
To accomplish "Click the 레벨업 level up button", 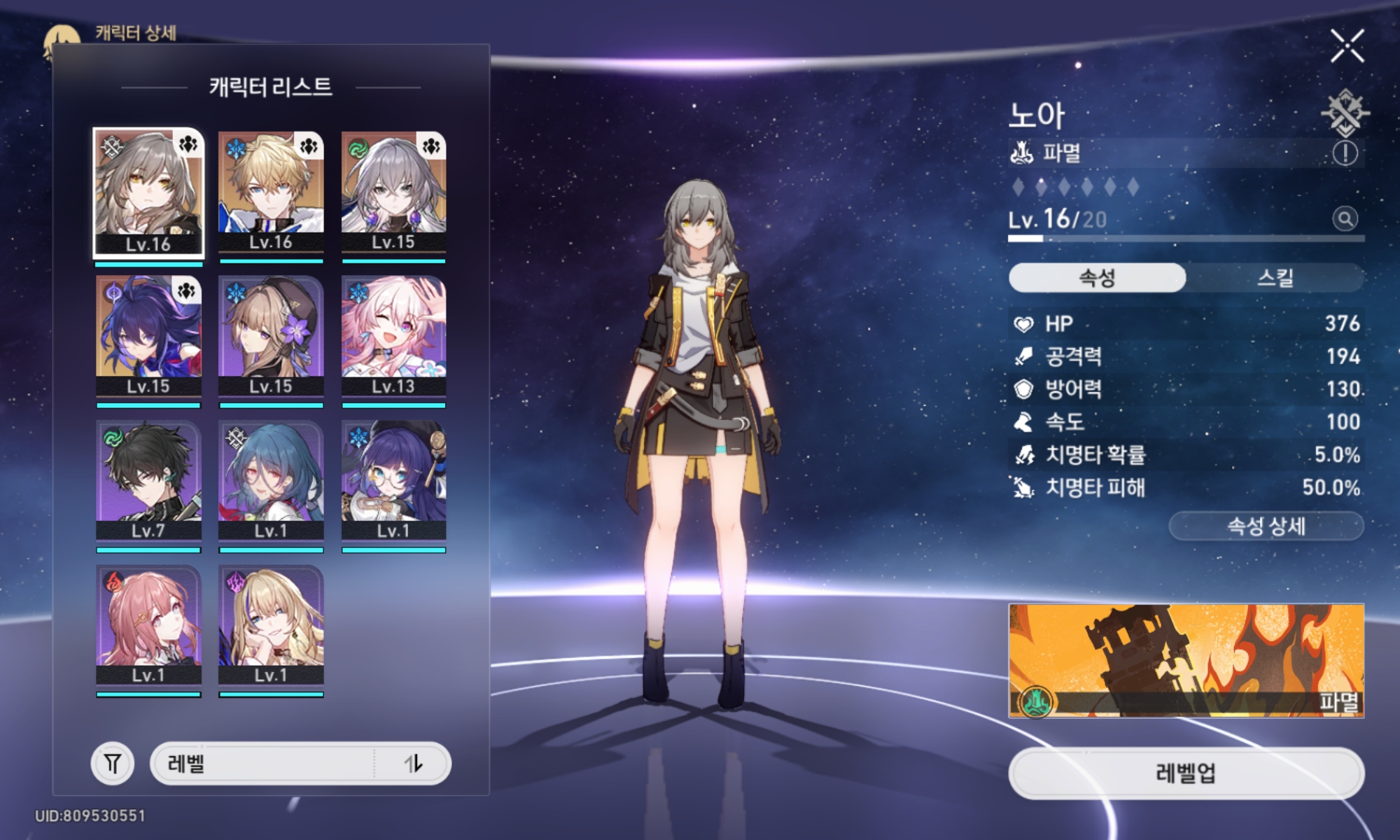I will [x=1186, y=773].
